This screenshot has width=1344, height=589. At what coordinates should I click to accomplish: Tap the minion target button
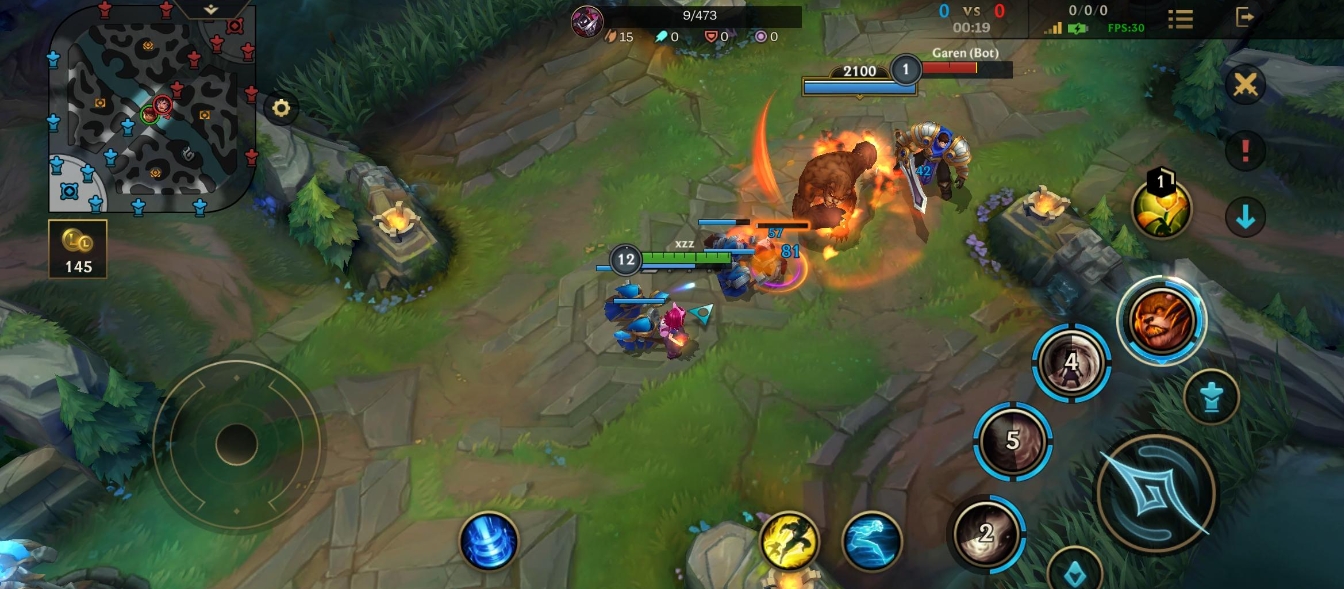tap(1212, 397)
